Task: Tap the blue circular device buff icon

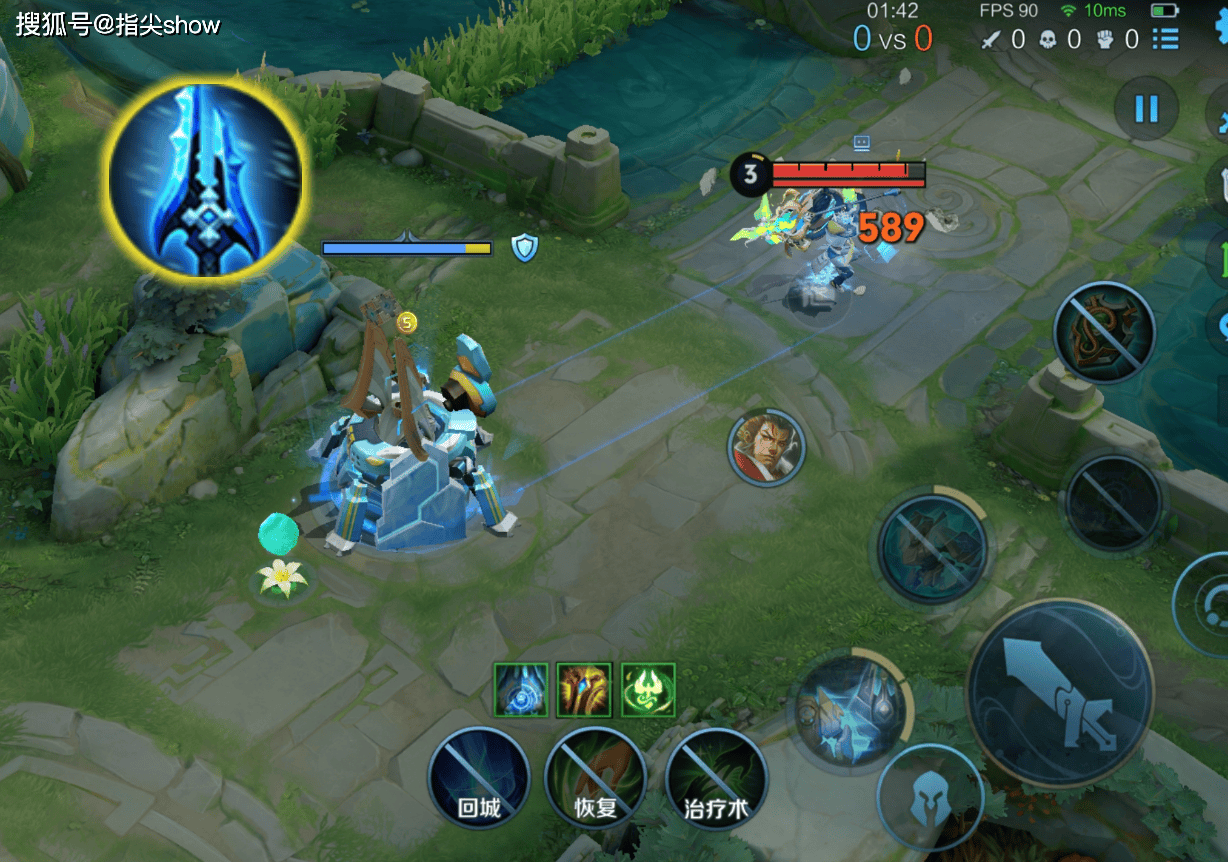Action: click(x=521, y=690)
